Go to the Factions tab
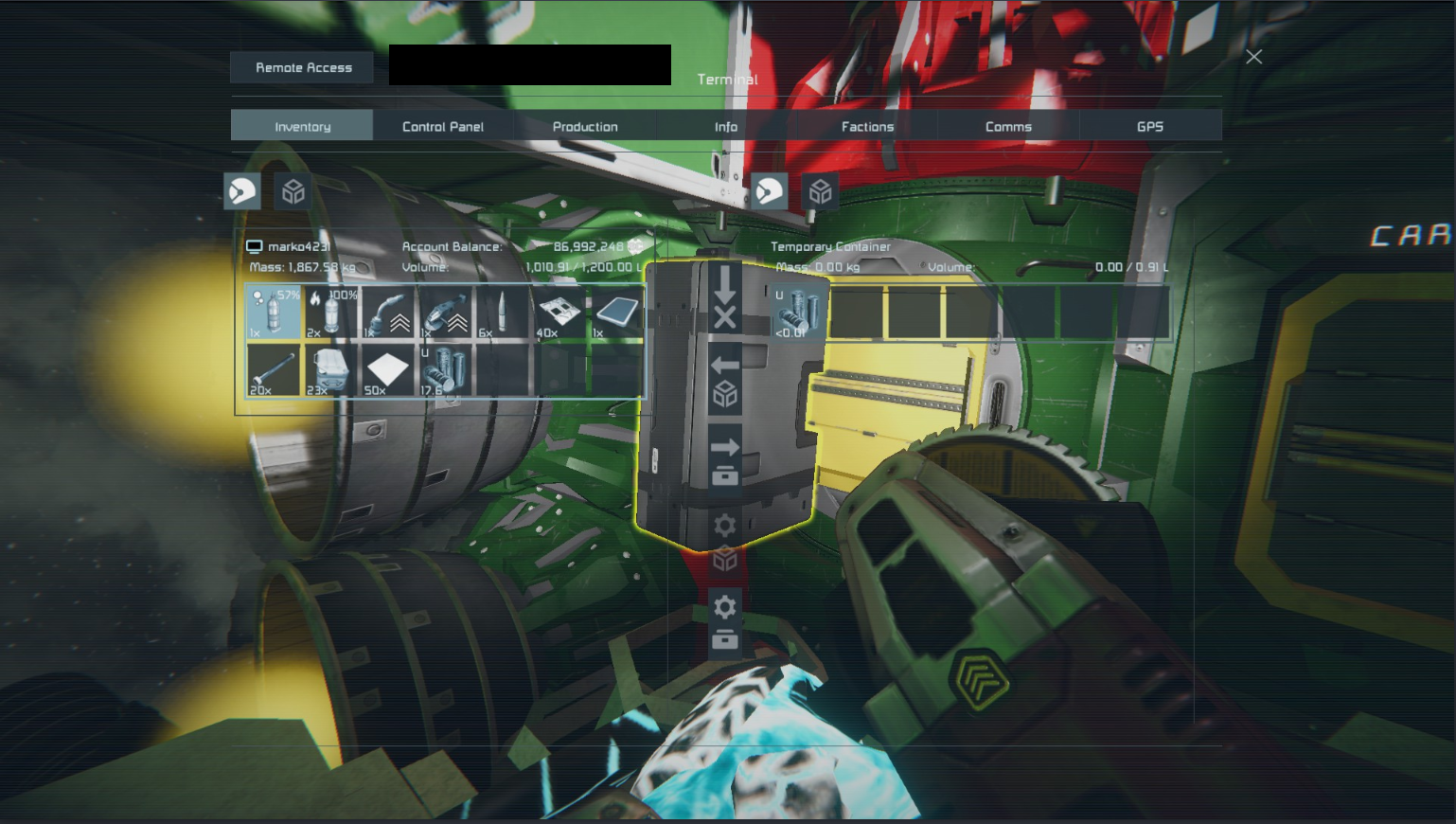The height and width of the screenshot is (824, 1456). [x=867, y=126]
